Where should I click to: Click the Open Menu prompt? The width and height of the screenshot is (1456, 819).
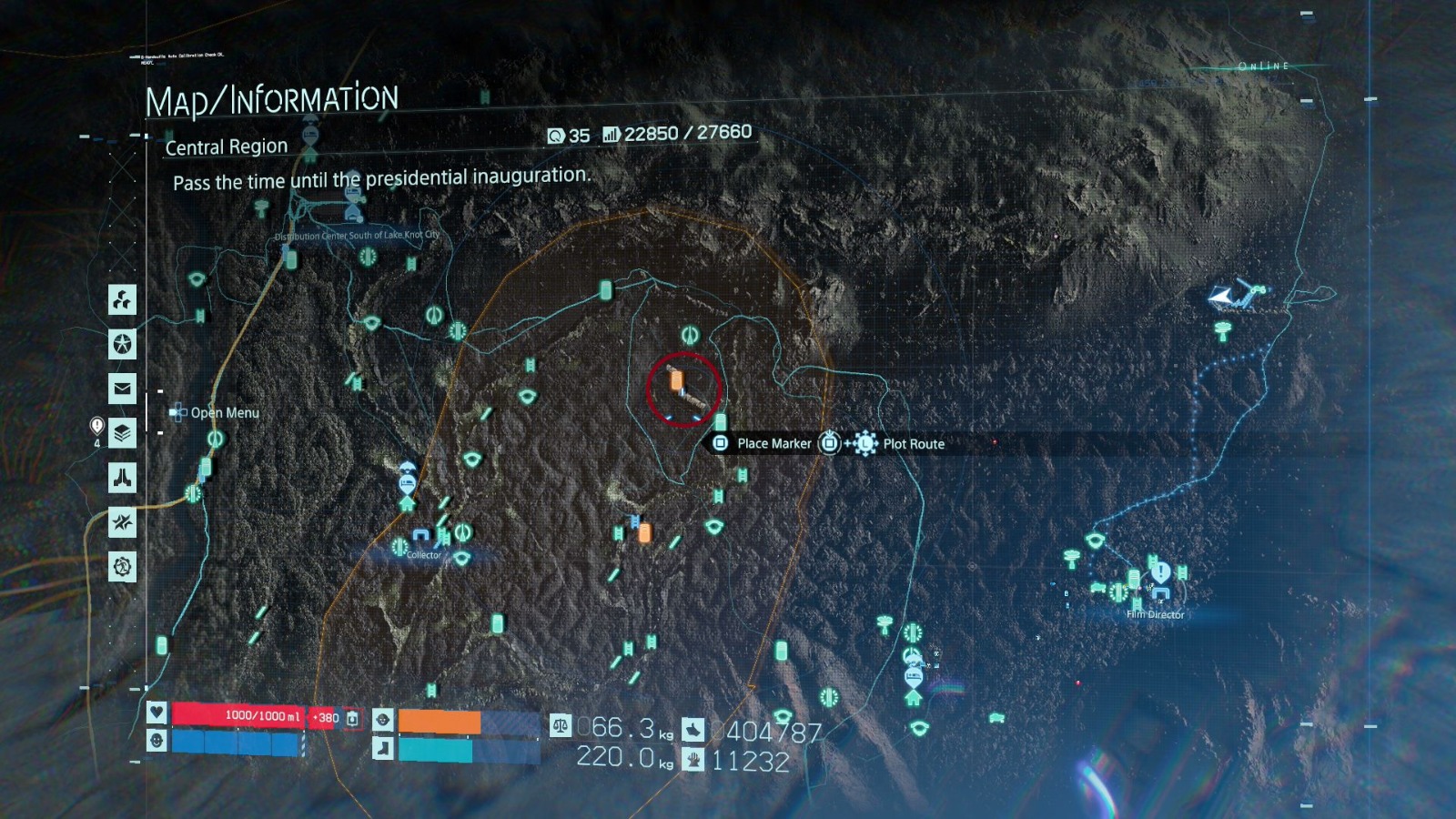pyautogui.click(x=217, y=412)
